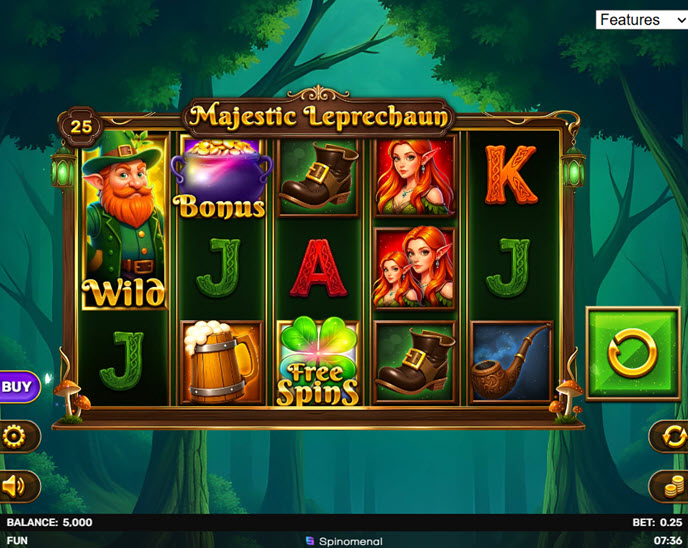
Task: Open the Buy feature menu
Action: (17, 386)
